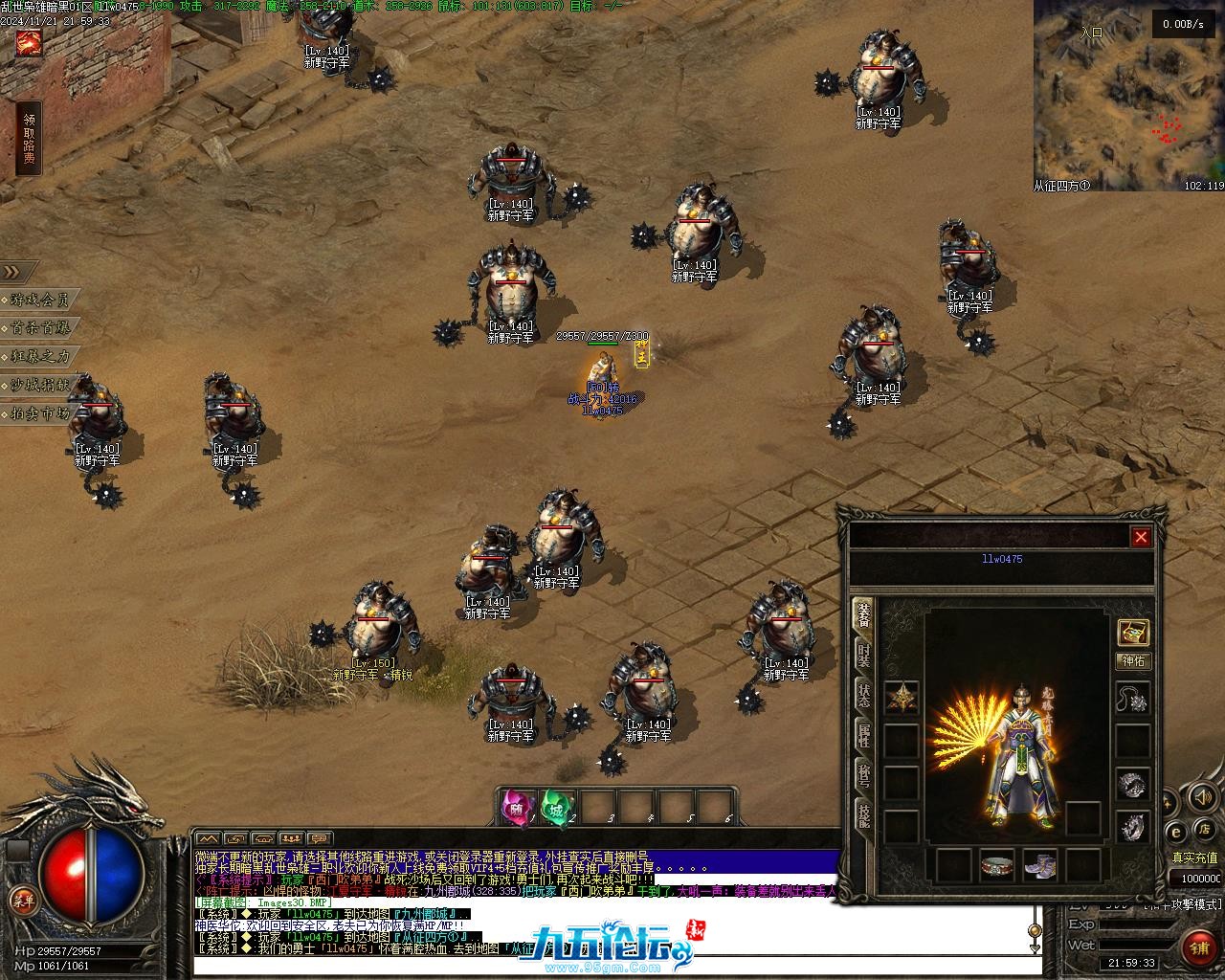The height and width of the screenshot is (980, 1225).
Task: Open the 拍卖市场 auction market
Action: click(40, 413)
